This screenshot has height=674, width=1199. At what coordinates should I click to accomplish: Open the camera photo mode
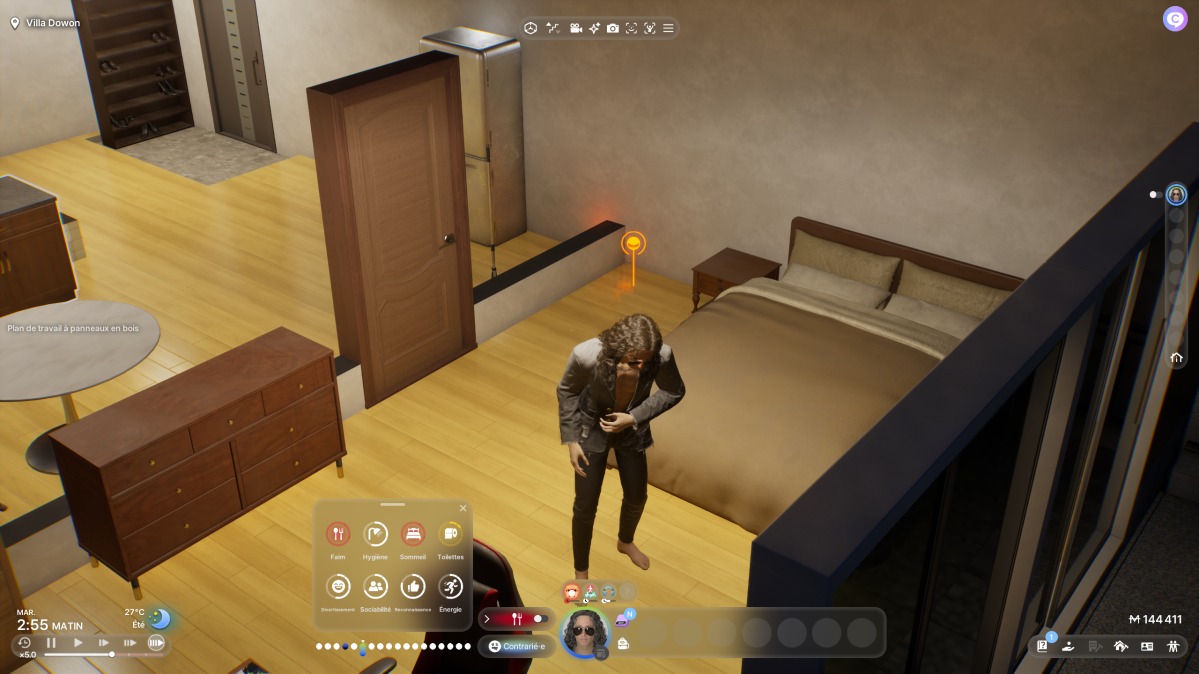click(x=613, y=28)
